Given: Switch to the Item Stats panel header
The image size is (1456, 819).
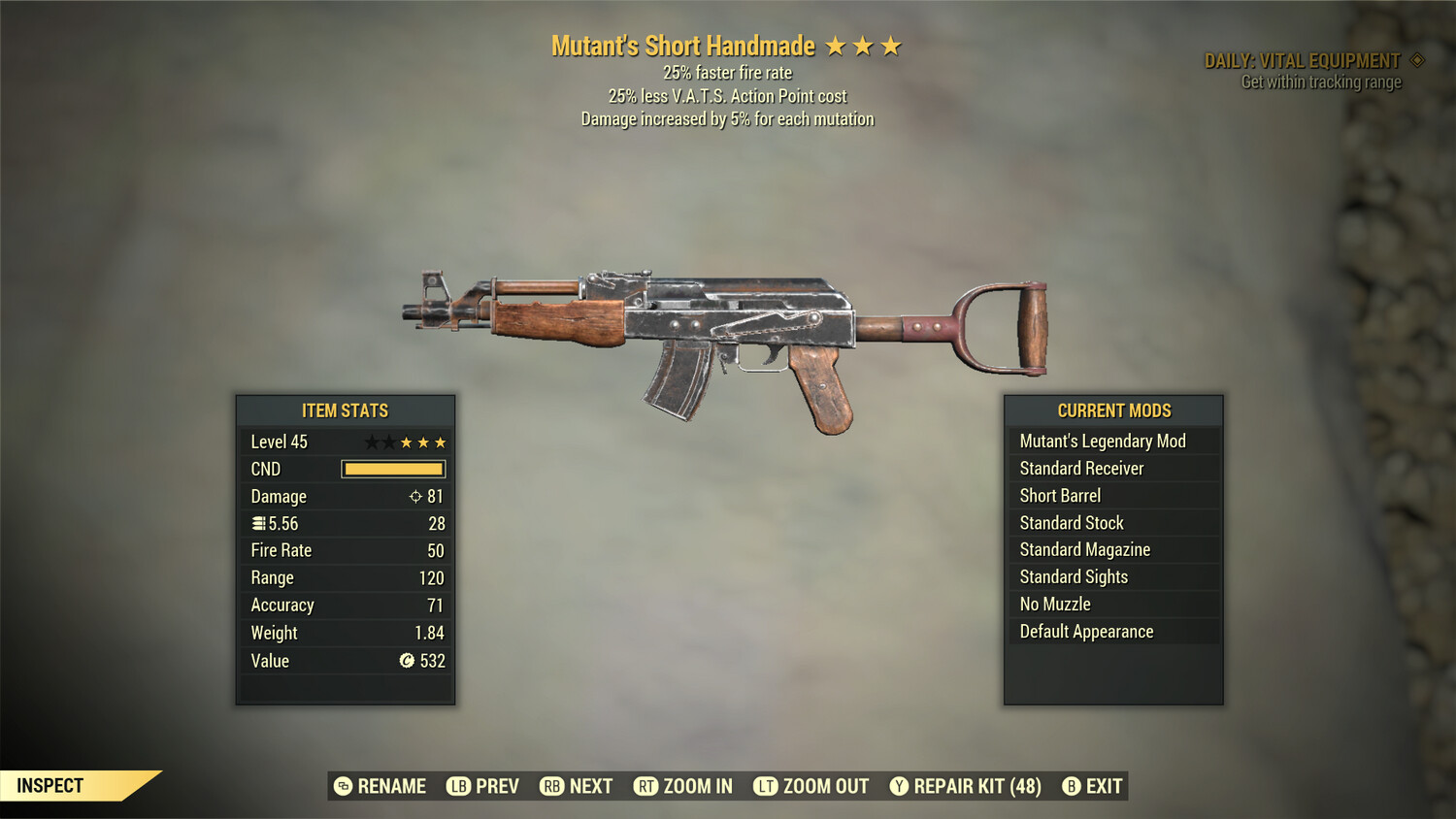Looking at the screenshot, I should [x=345, y=410].
